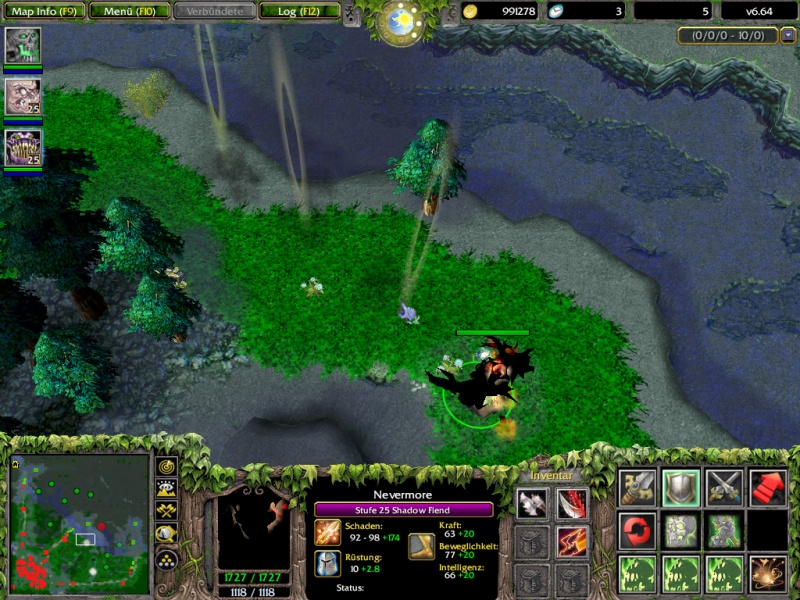
Task: Open the Map Info panel
Action: click(x=43, y=11)
